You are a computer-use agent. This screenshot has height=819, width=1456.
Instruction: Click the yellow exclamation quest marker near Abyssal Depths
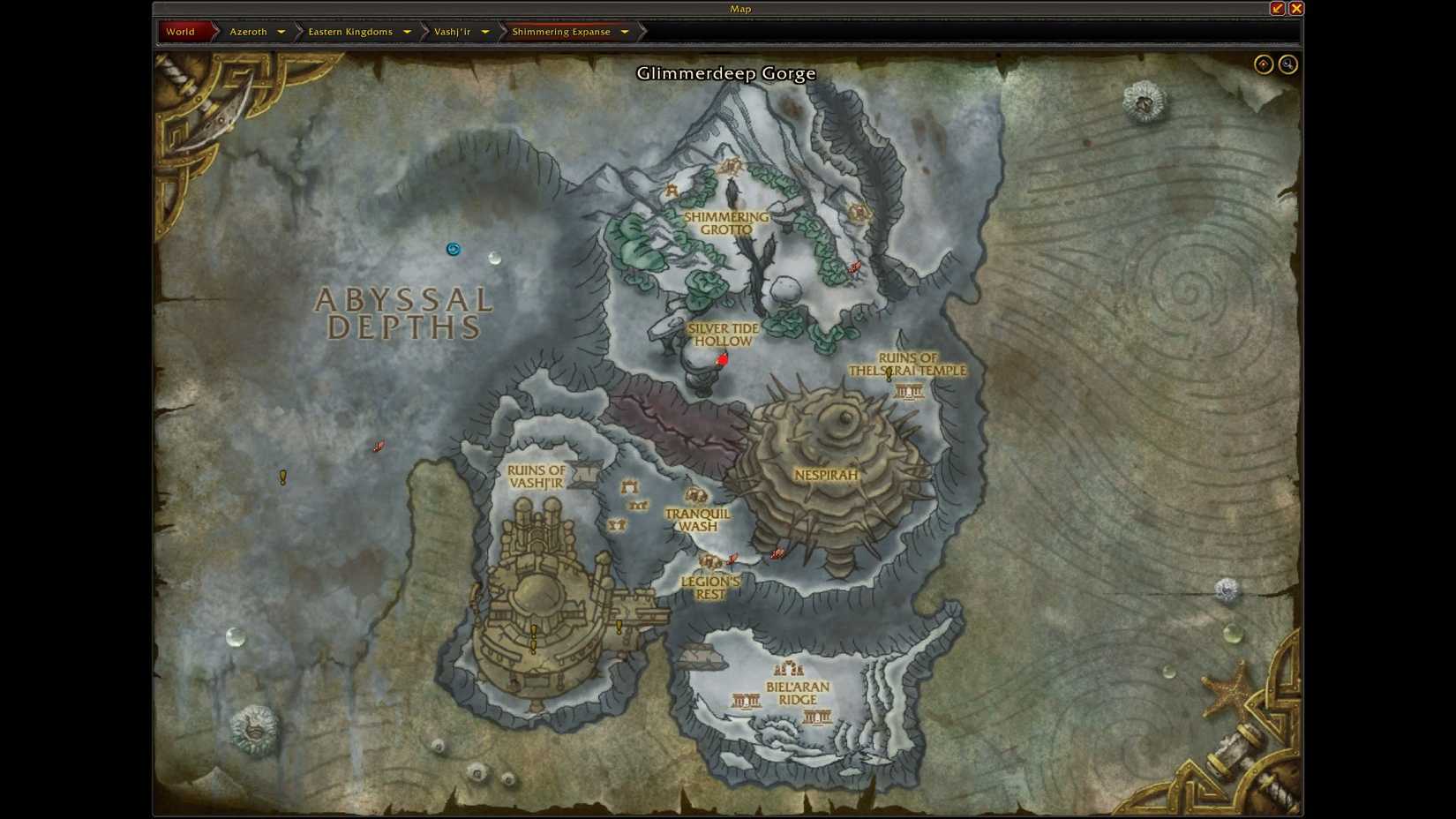(x=282, y=477)
